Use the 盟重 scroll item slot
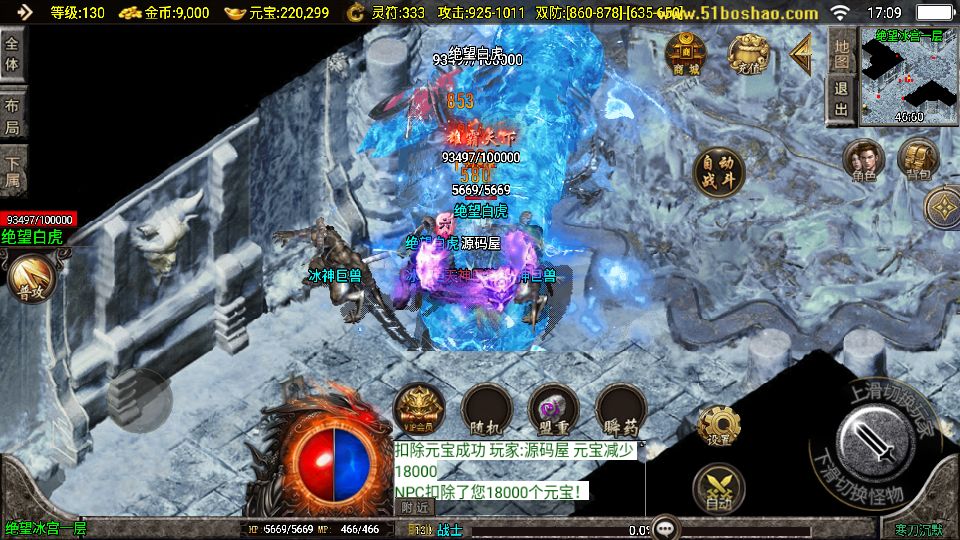This screenshot has width=960, height=540. tap(553, 408)
